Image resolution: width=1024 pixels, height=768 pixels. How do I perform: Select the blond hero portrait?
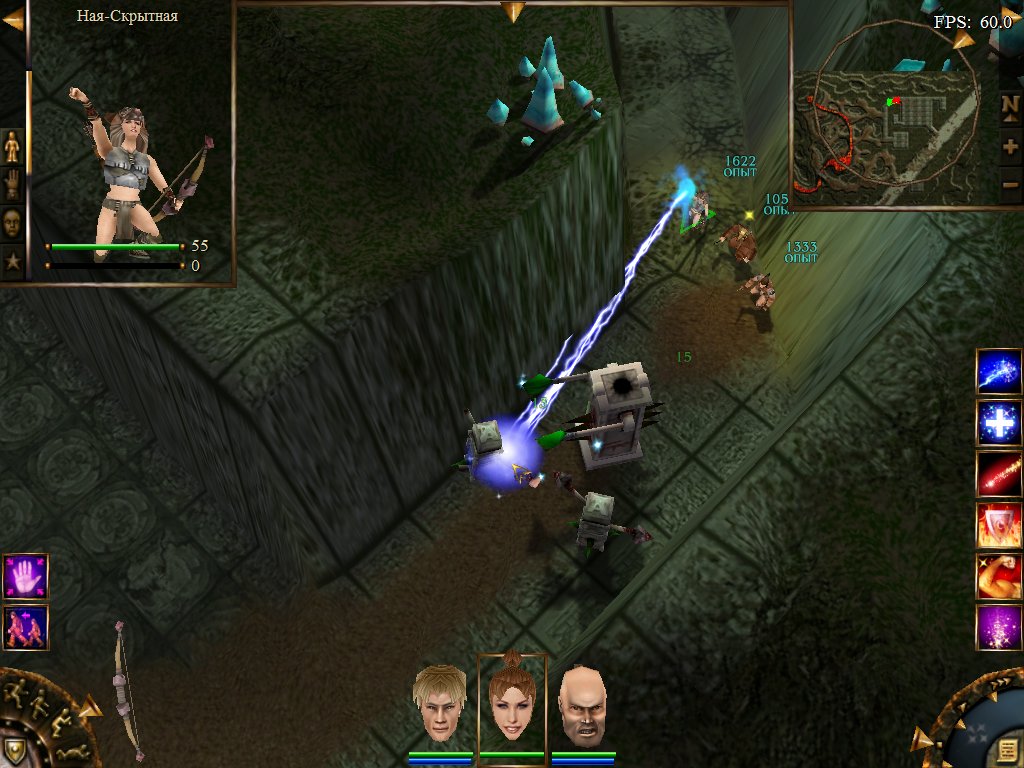point(441,703)
